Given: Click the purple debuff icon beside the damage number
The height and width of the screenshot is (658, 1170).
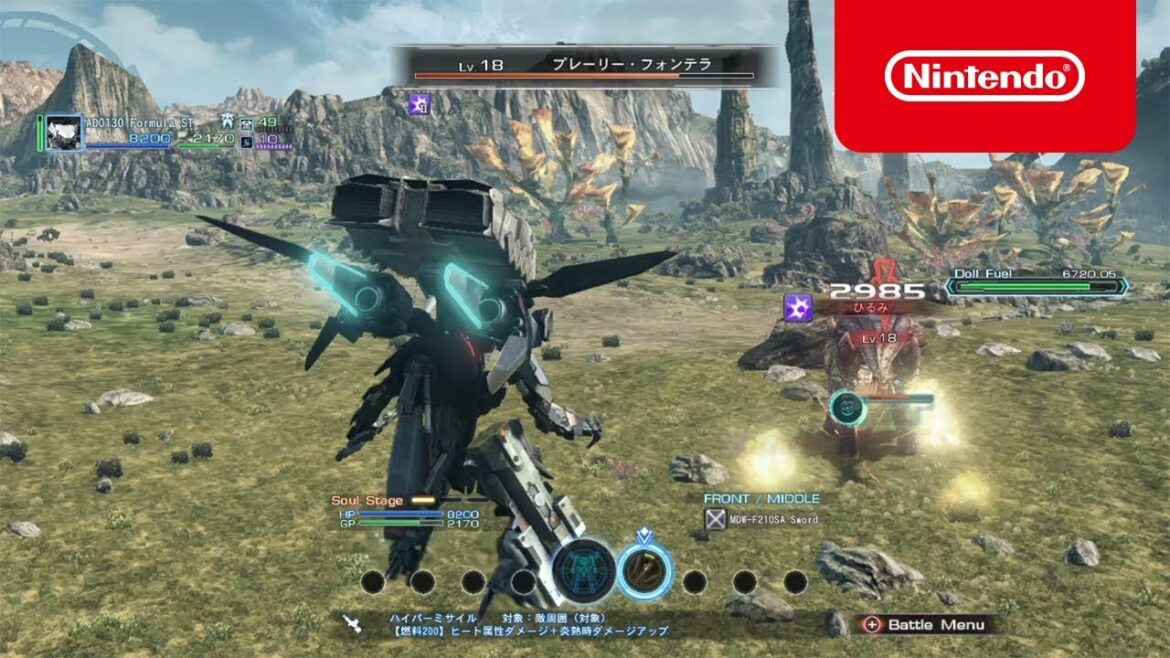Looking at the screenshot, I should pyautogui.click(x=798, y=306).
